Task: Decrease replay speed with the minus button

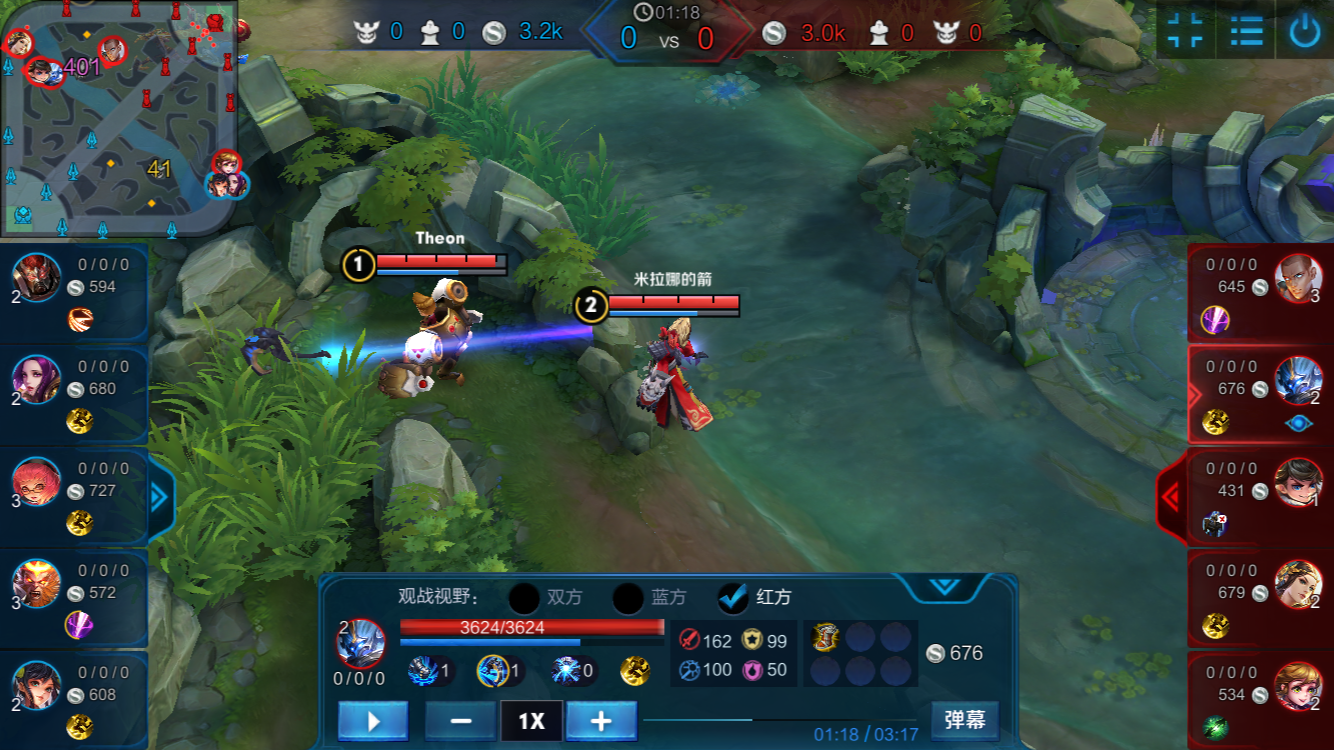Action: [x=461, y=720]
